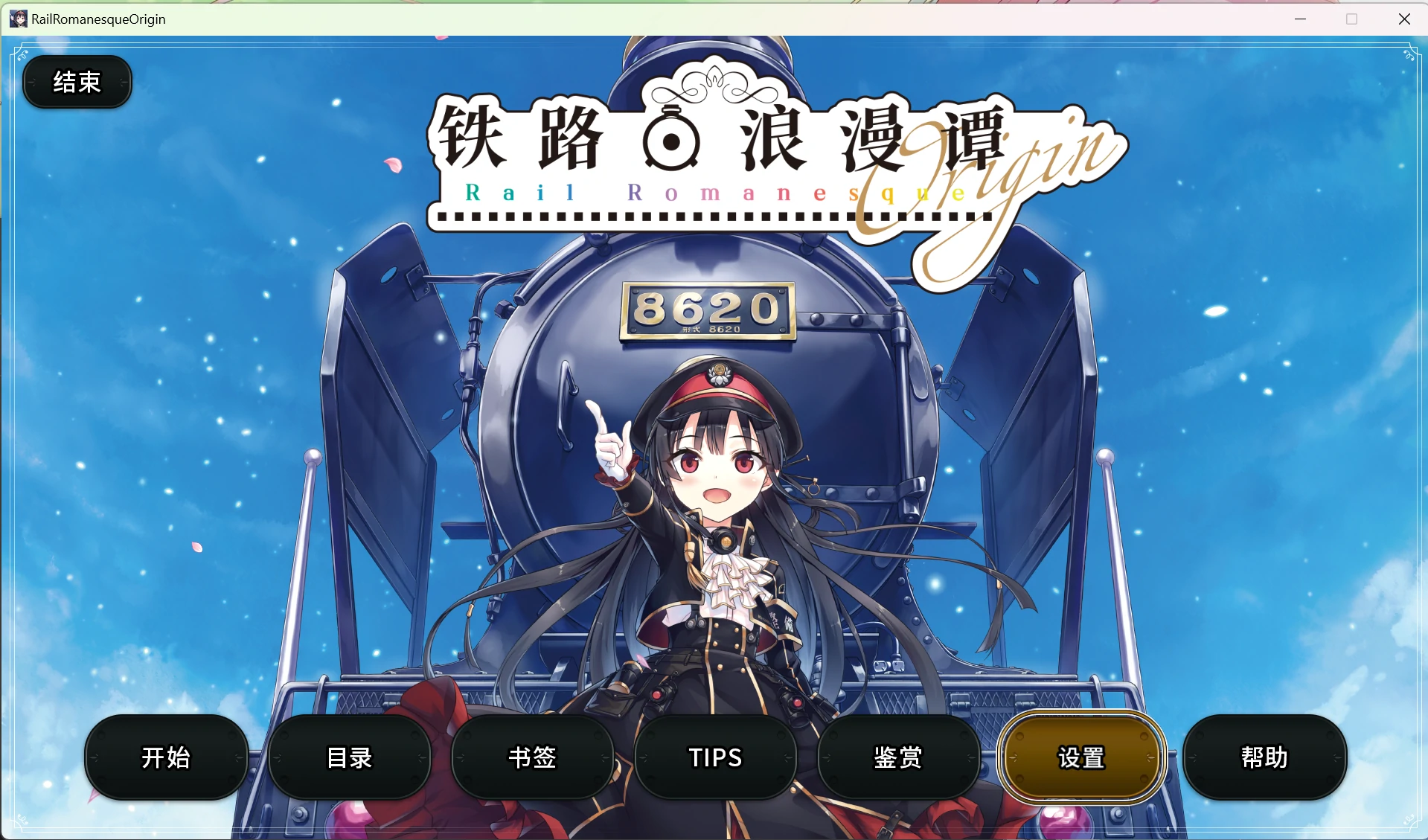Select the 书签 (Bookmarks) option

[532, 757]
